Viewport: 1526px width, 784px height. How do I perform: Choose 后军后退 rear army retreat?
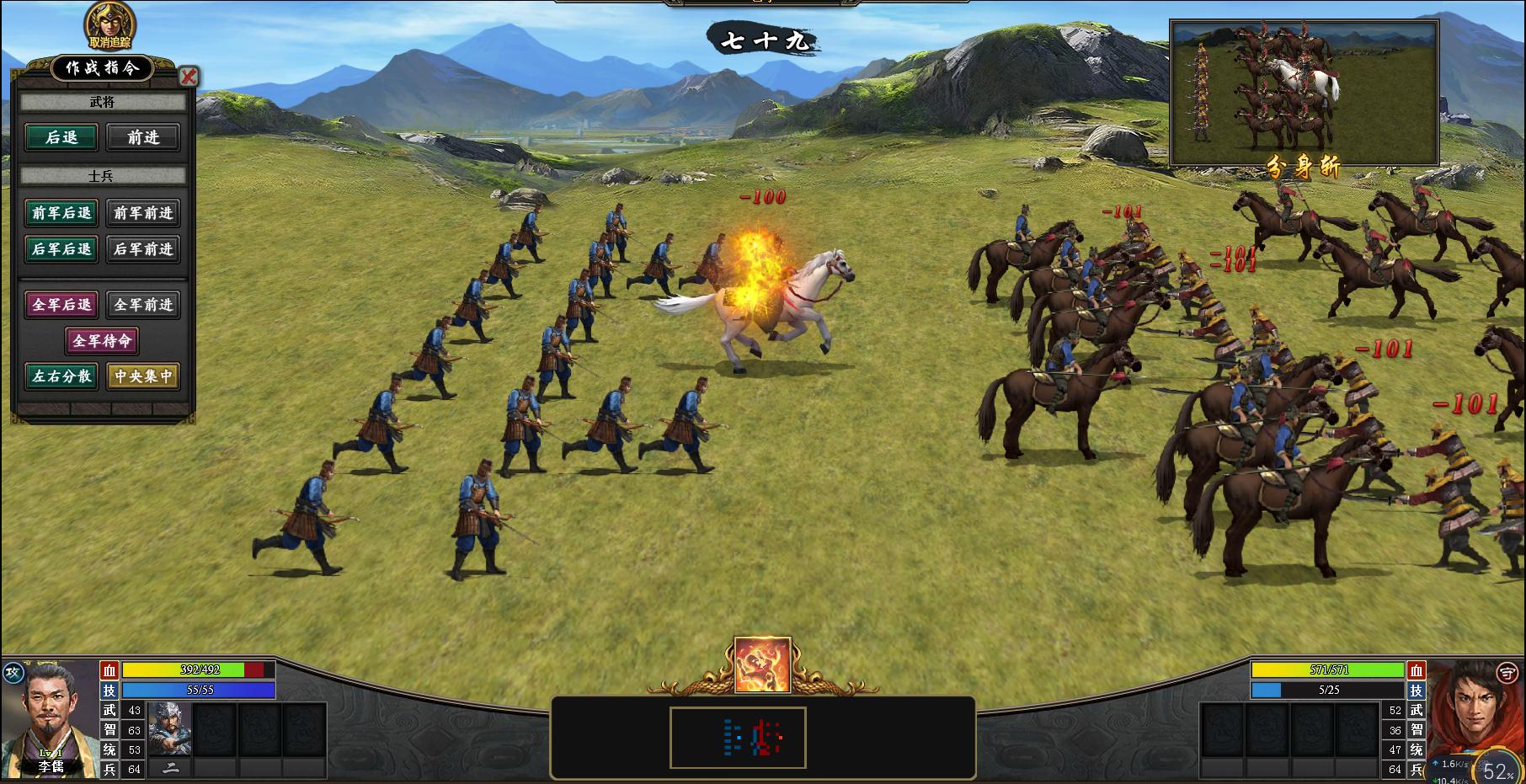tap(61, 248)
